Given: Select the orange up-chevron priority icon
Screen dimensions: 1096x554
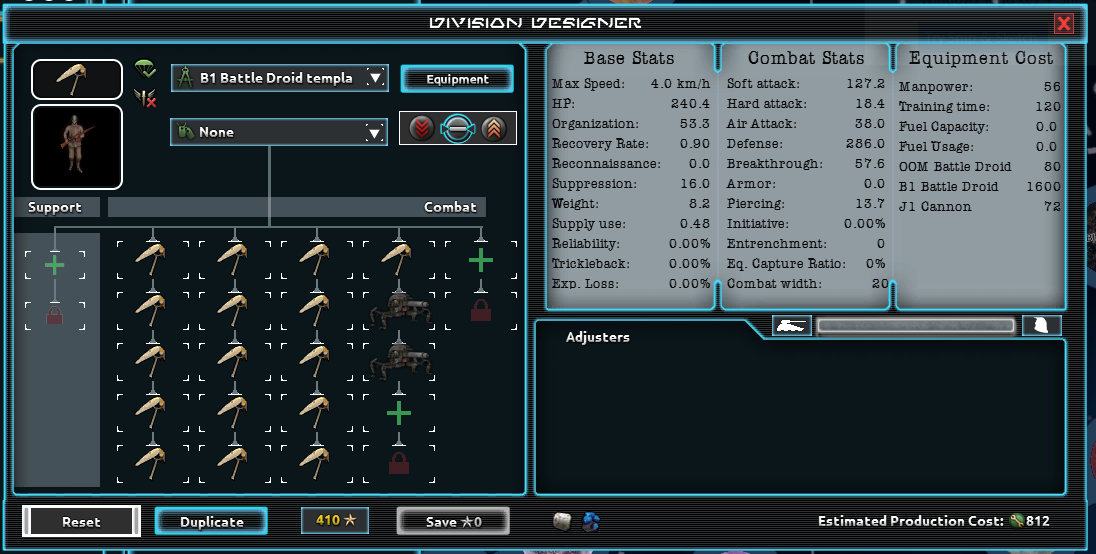Looking at the screenshot, I should 492,128.
